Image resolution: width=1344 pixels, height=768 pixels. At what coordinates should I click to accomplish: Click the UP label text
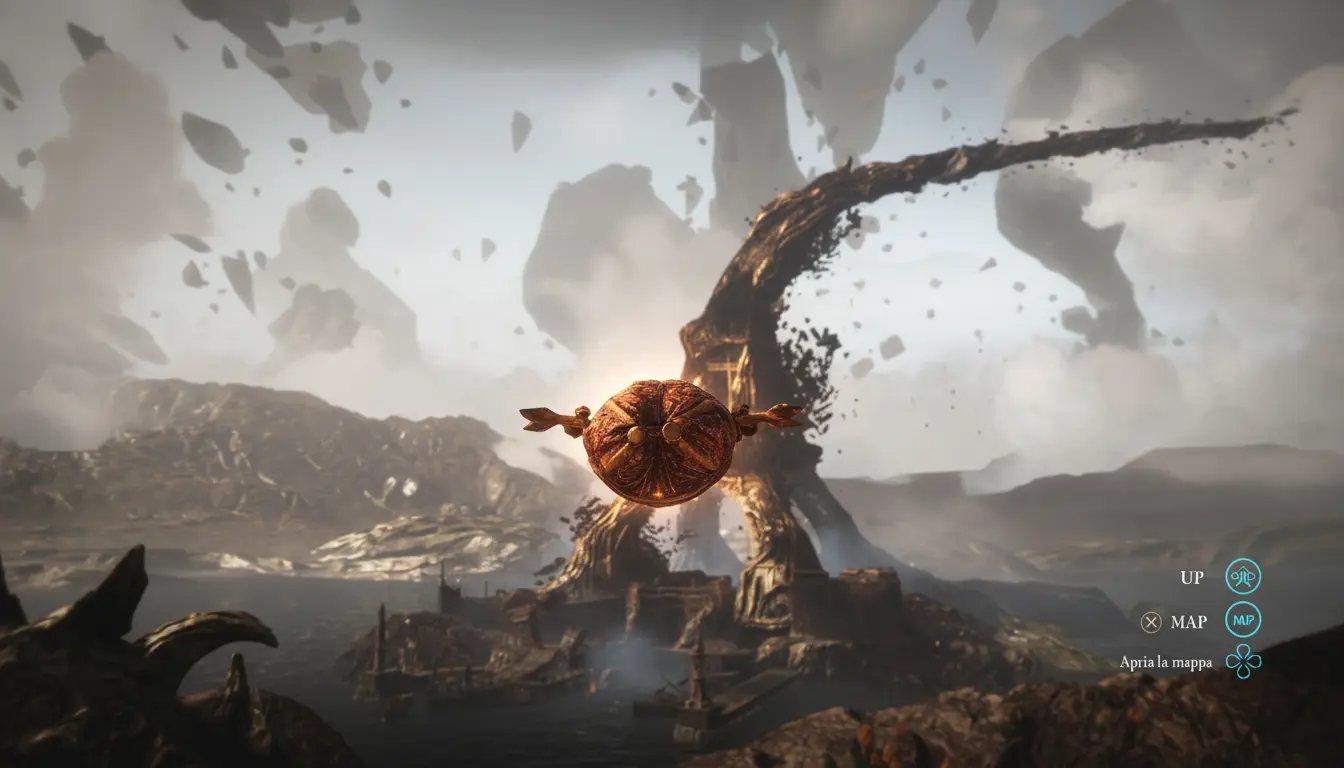pos(1191,576)
